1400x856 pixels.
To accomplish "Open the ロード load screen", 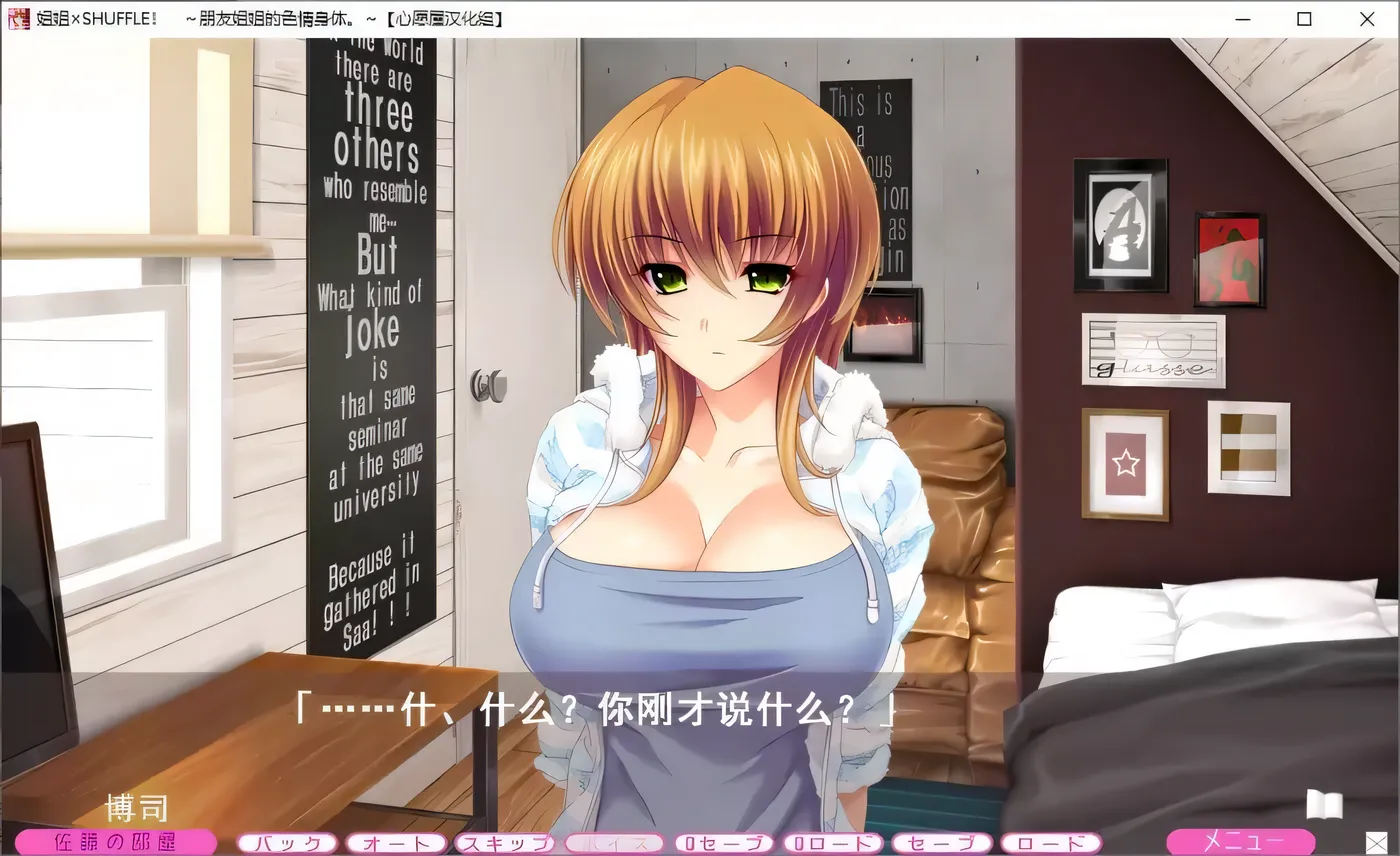I will pyautogui.click(x=1049, y=843).
